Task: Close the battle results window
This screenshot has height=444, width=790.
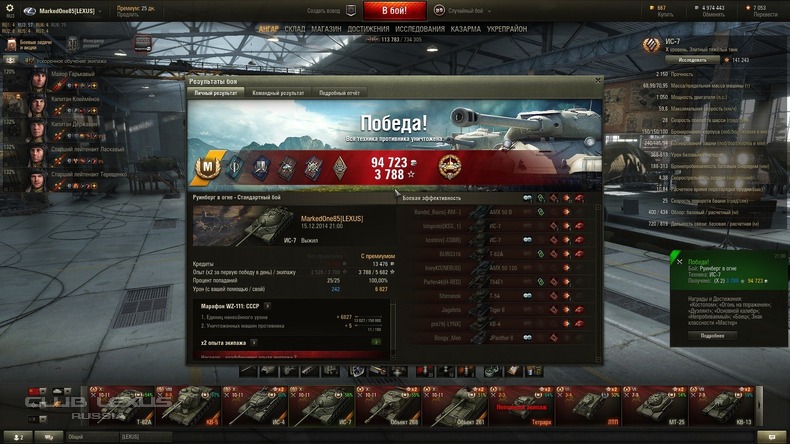Action: point(598,80)
